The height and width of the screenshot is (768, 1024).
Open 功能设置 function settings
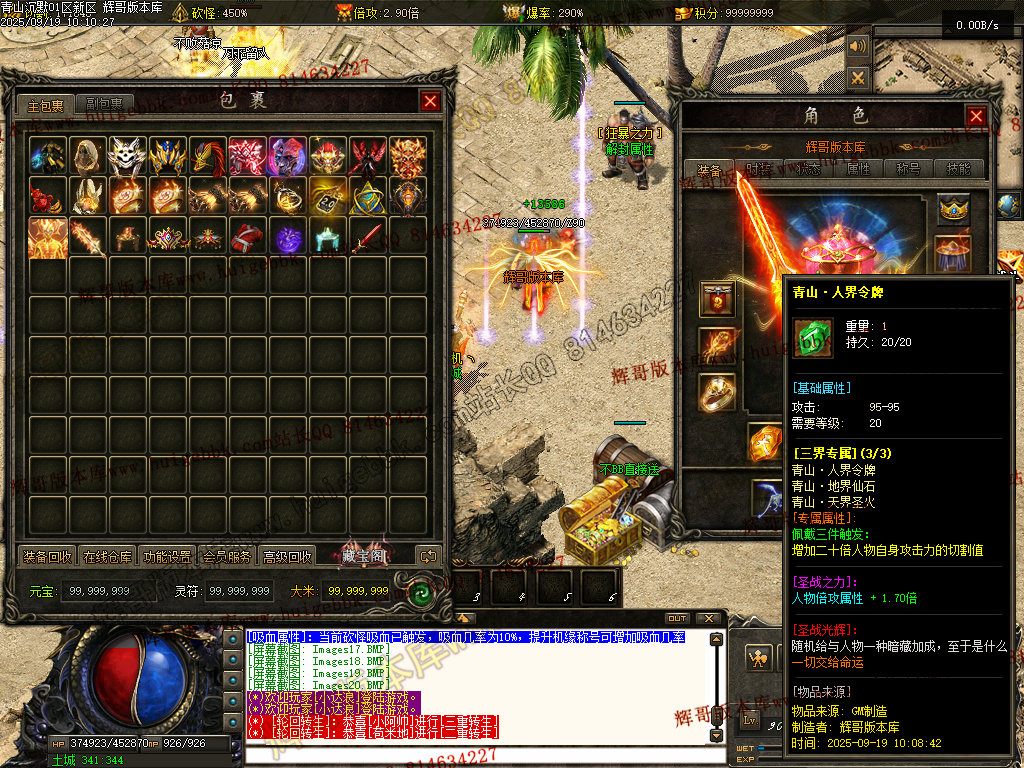[168, 557]
